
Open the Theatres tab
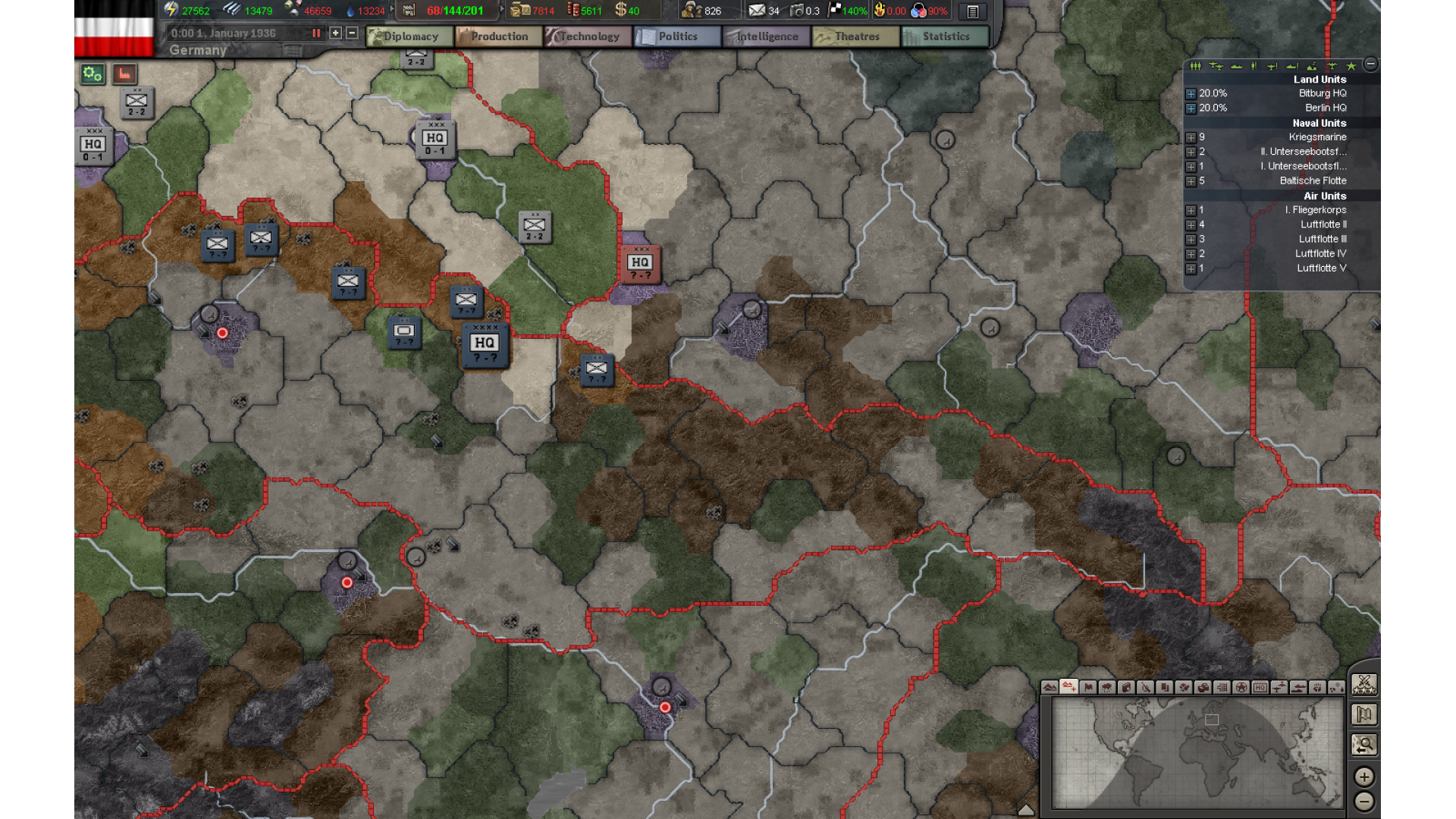click(x=856, y=36)
